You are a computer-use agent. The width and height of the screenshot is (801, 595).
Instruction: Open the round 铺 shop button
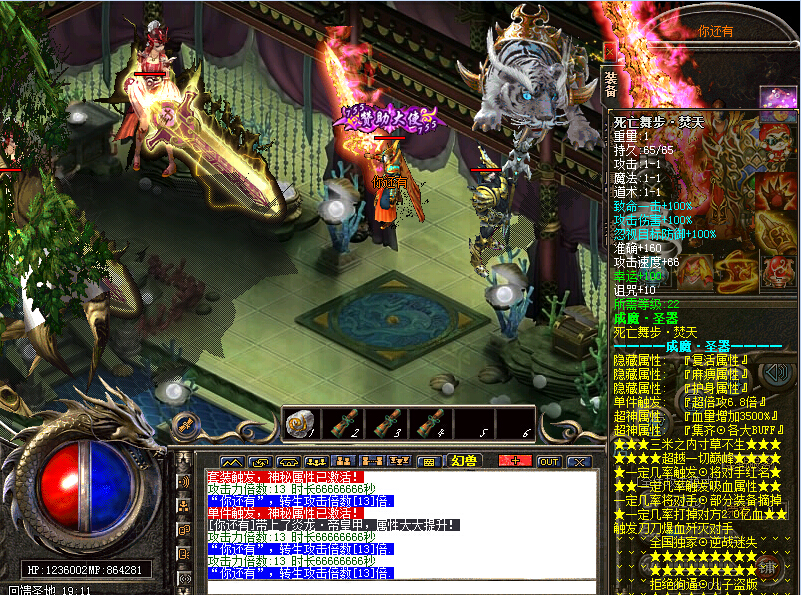[x=770, y=567]
